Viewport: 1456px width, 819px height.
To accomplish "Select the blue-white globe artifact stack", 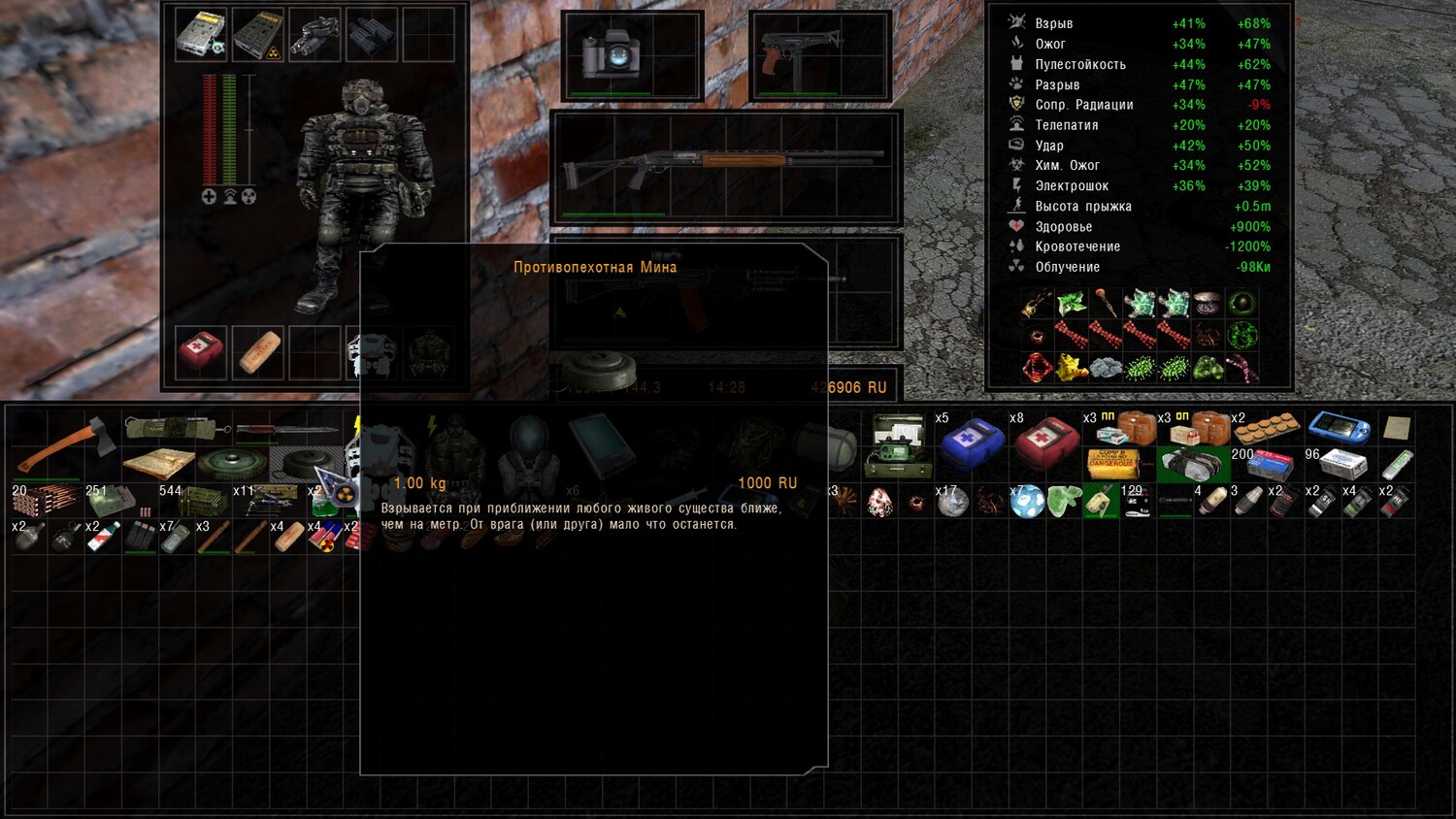I will (1027, 502).
